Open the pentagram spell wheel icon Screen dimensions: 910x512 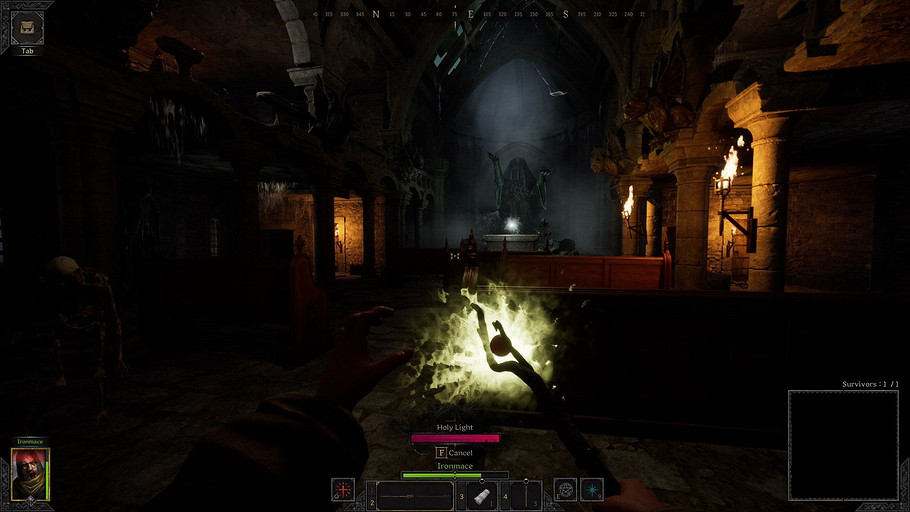[566, 491]
